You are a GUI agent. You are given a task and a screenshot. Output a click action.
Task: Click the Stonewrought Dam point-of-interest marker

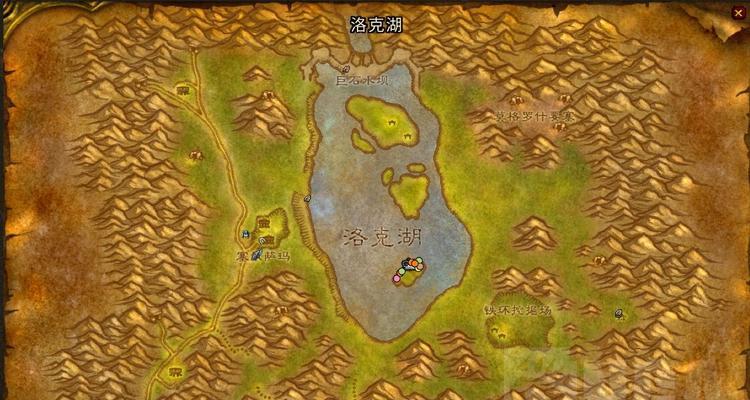[346, 69]
